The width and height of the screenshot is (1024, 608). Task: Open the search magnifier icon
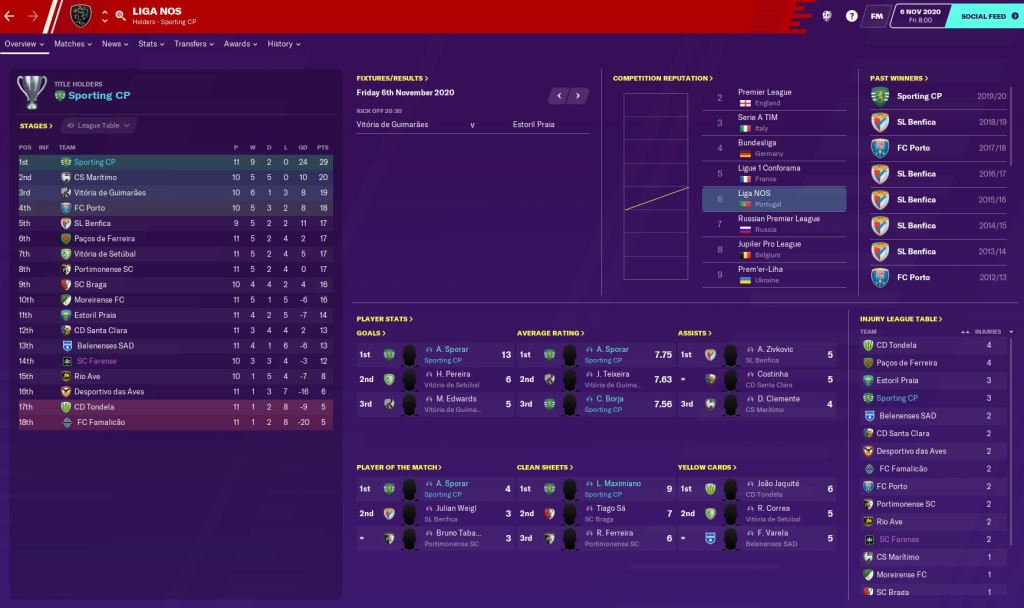(x=120, y=16)
